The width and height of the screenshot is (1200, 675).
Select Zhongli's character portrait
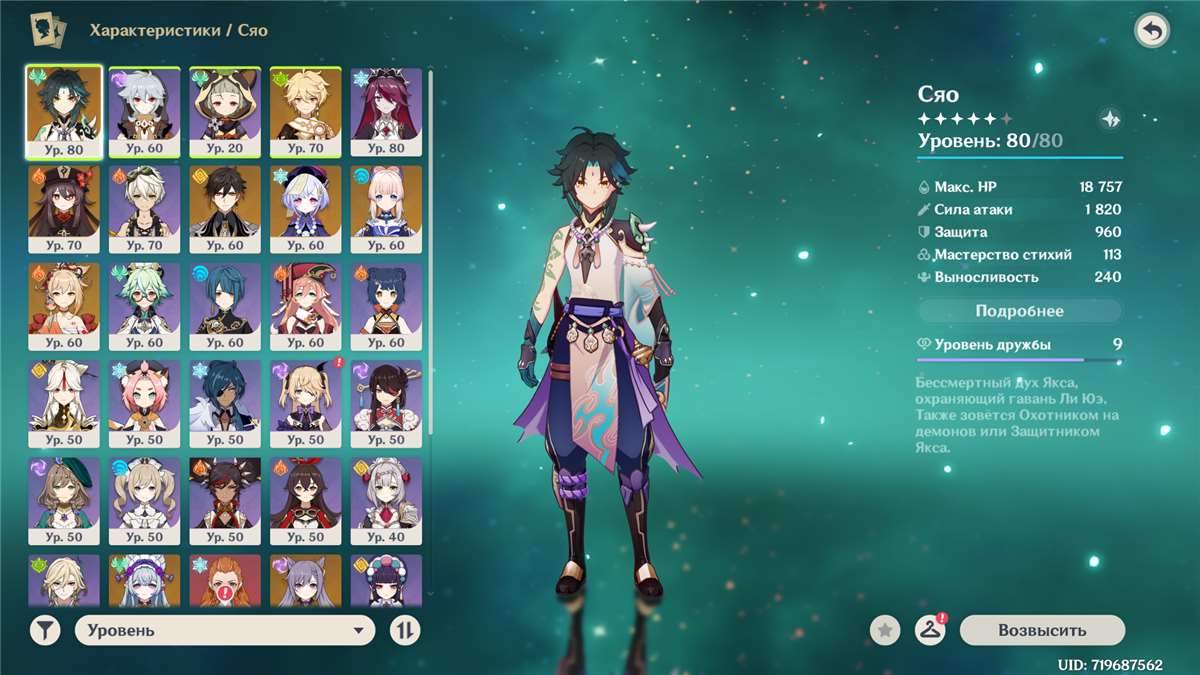(225, 209)
